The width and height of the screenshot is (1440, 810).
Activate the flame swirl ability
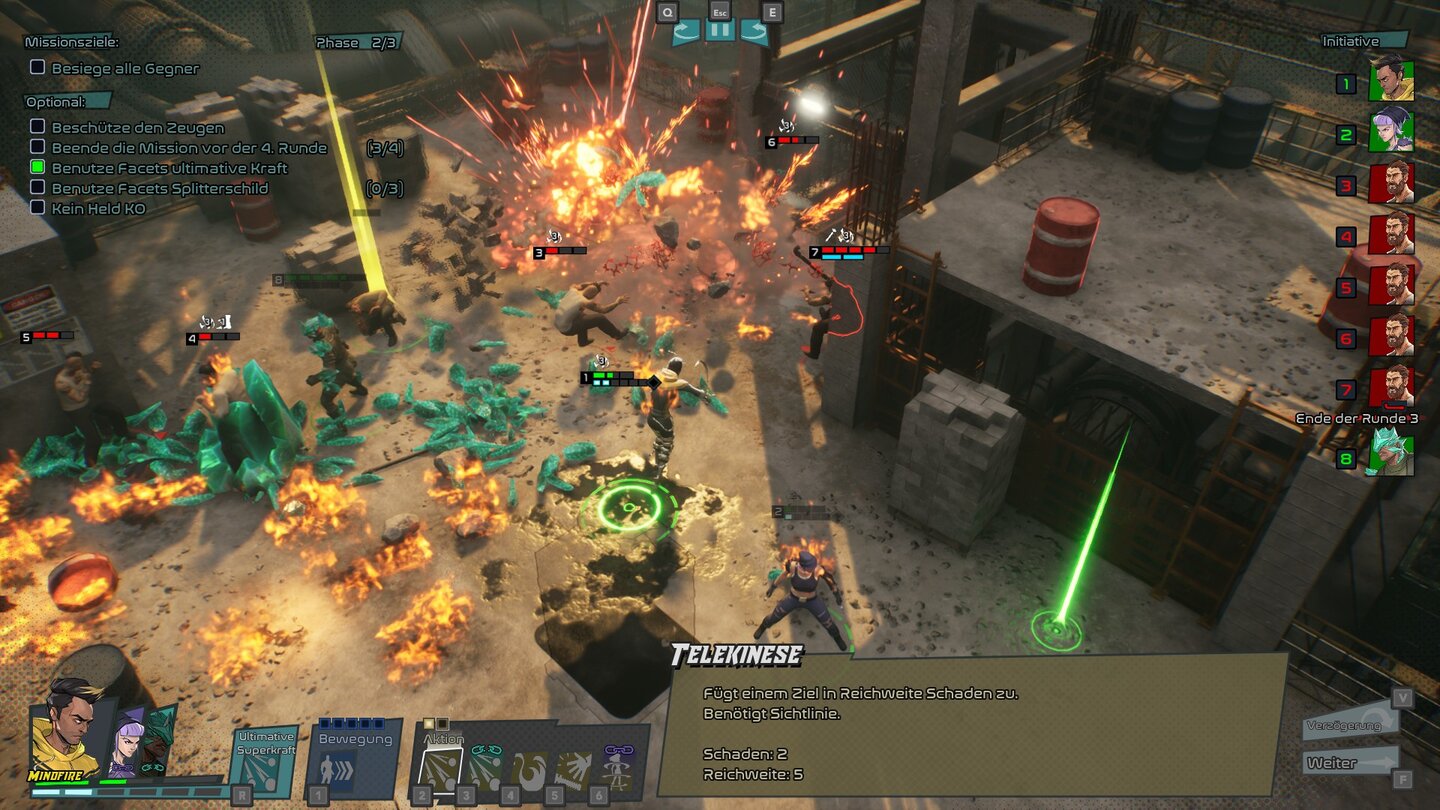coord(529,770)
